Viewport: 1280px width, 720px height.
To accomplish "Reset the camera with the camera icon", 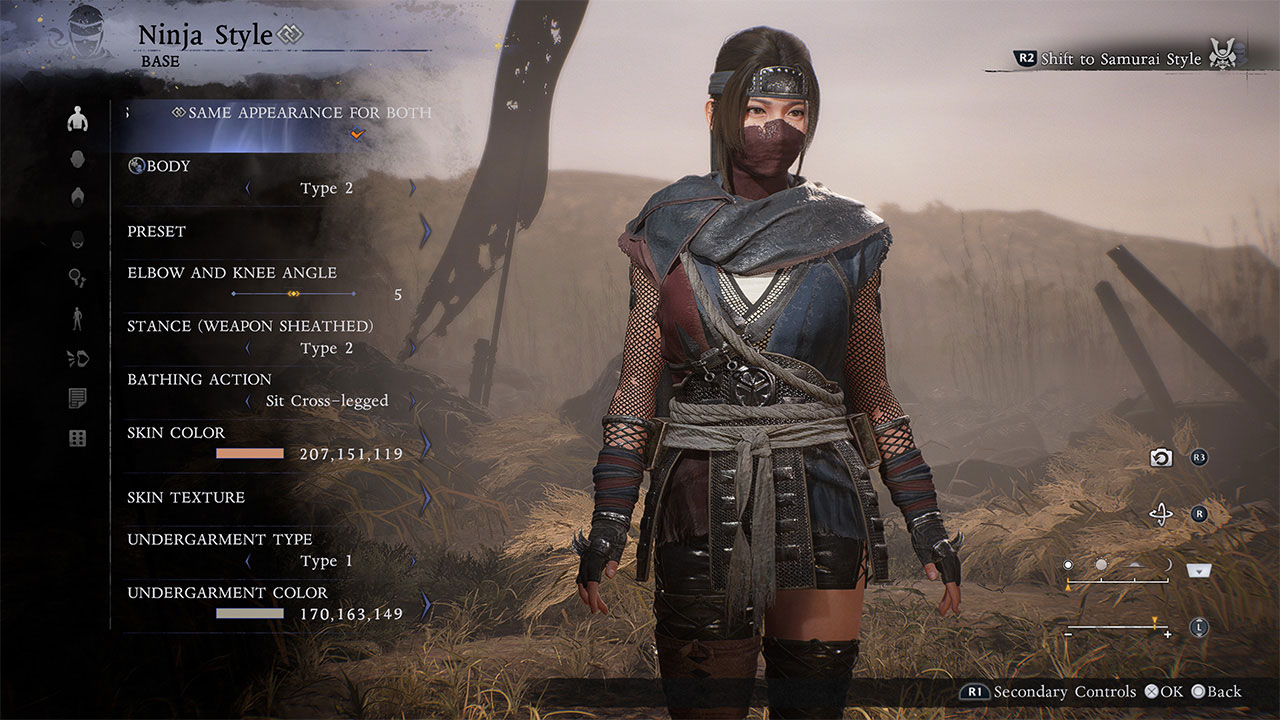I will 1161,458.
